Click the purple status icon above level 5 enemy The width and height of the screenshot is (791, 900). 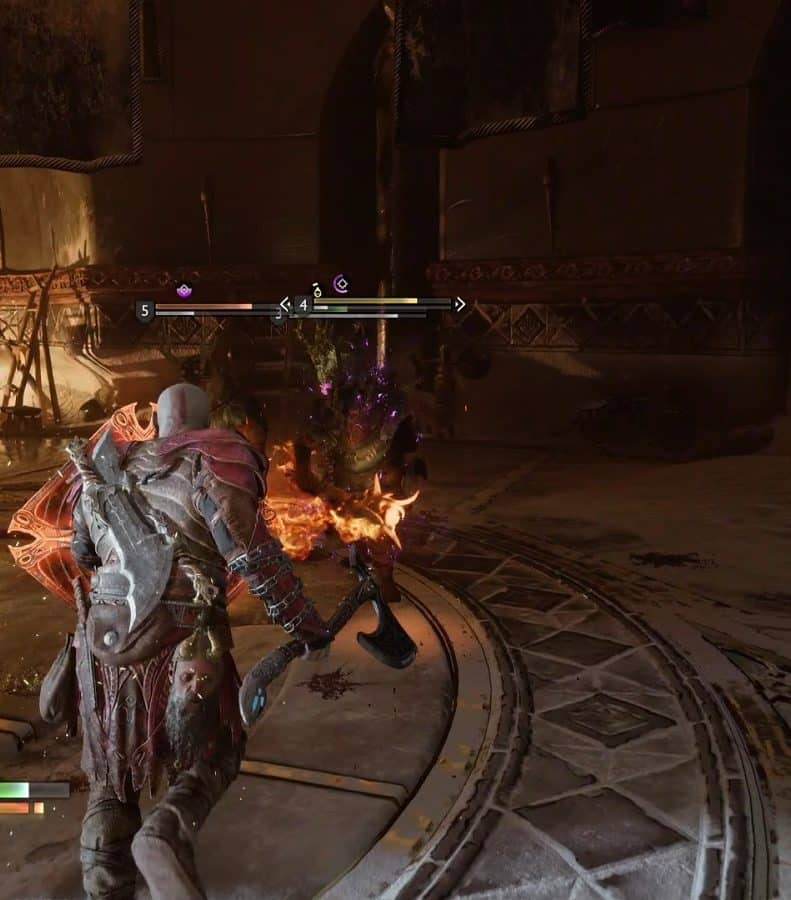coord(184,290)
